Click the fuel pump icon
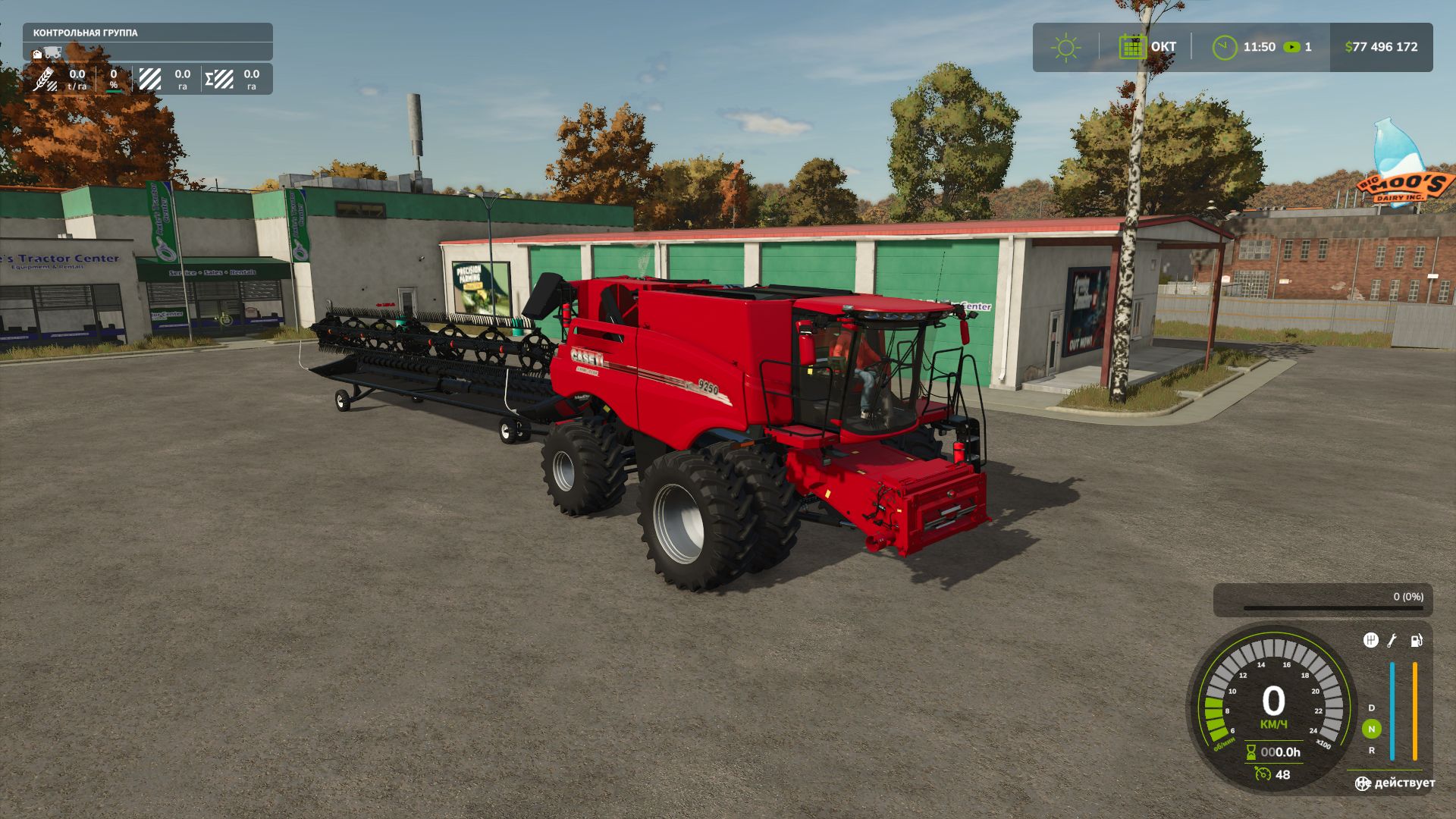1456x819 pixels. point(1416,641)
